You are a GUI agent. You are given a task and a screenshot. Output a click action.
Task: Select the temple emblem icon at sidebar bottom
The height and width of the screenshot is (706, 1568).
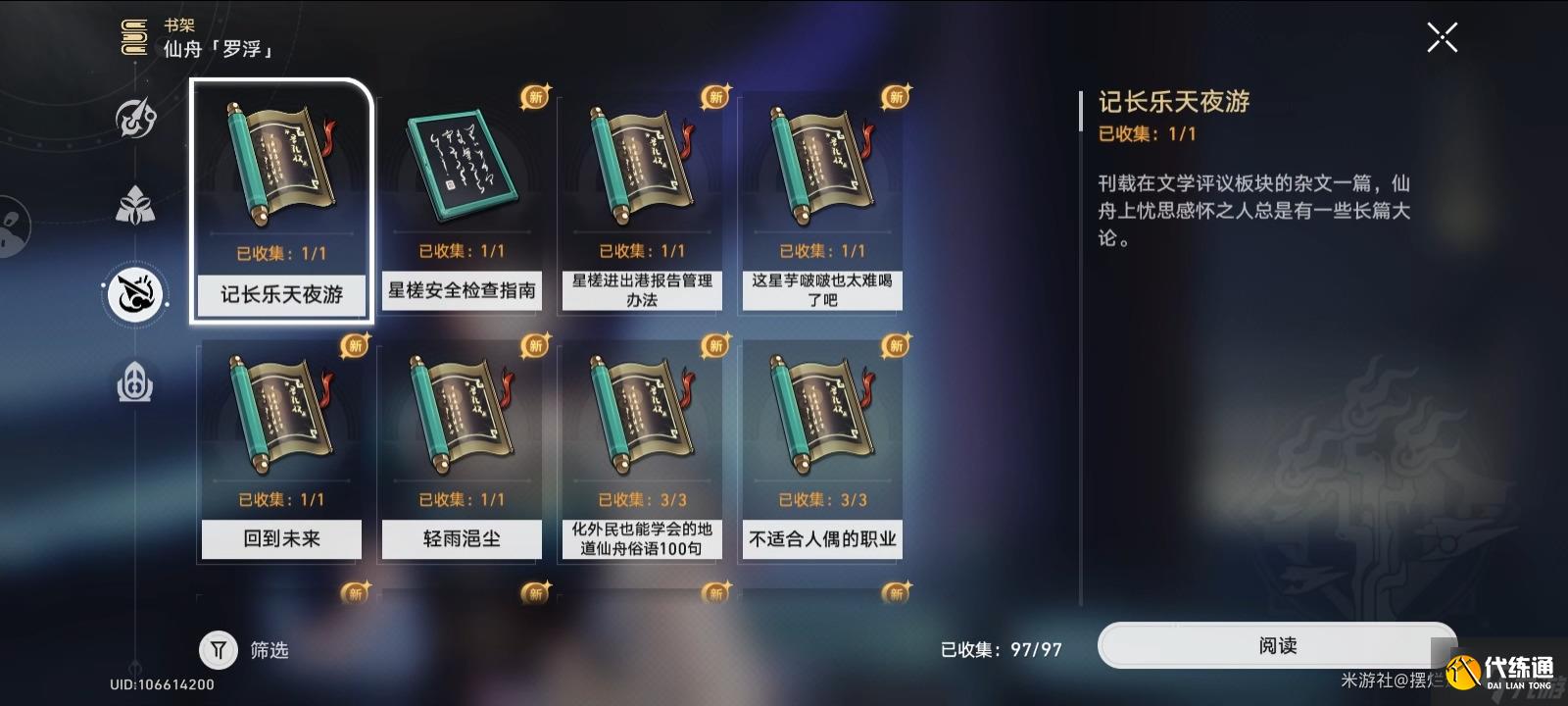(x=135, y=382)
